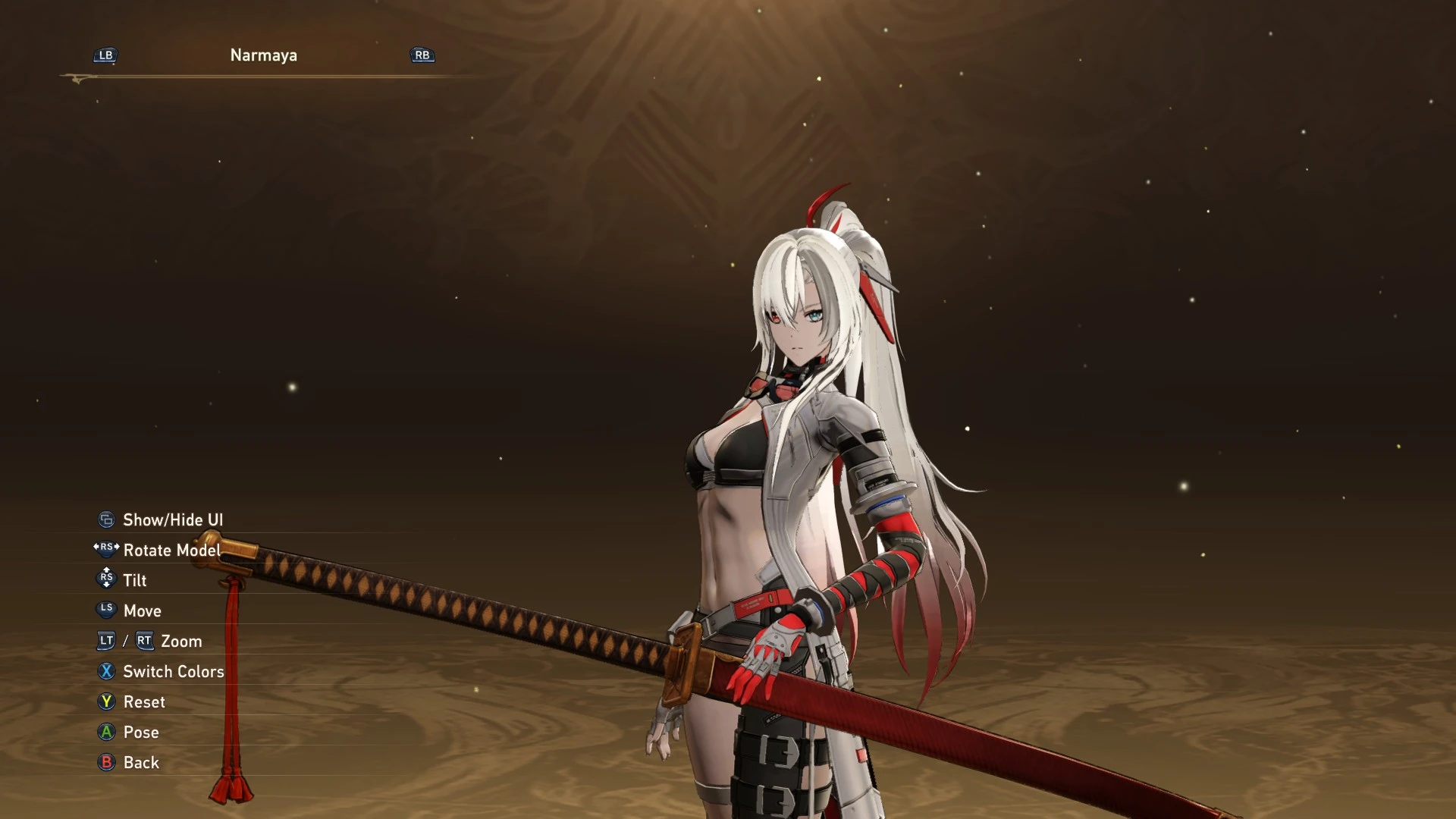Select Move from the controls list
This screenshot has height=819, width=1456.
pyautogui.click(x=143, y=610)
